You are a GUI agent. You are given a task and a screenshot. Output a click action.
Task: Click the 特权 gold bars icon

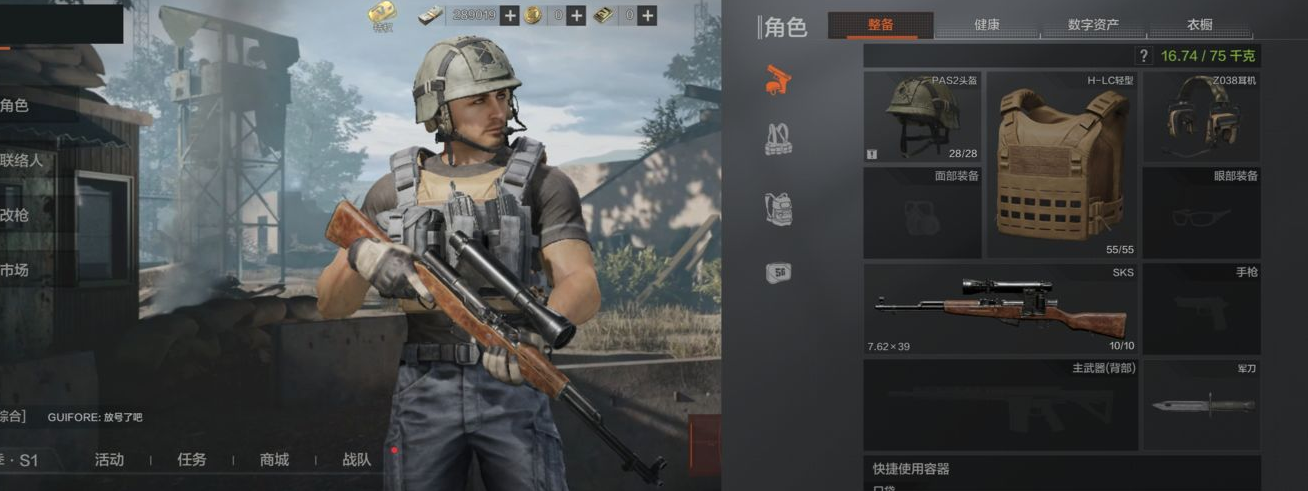tap(381, 14)
